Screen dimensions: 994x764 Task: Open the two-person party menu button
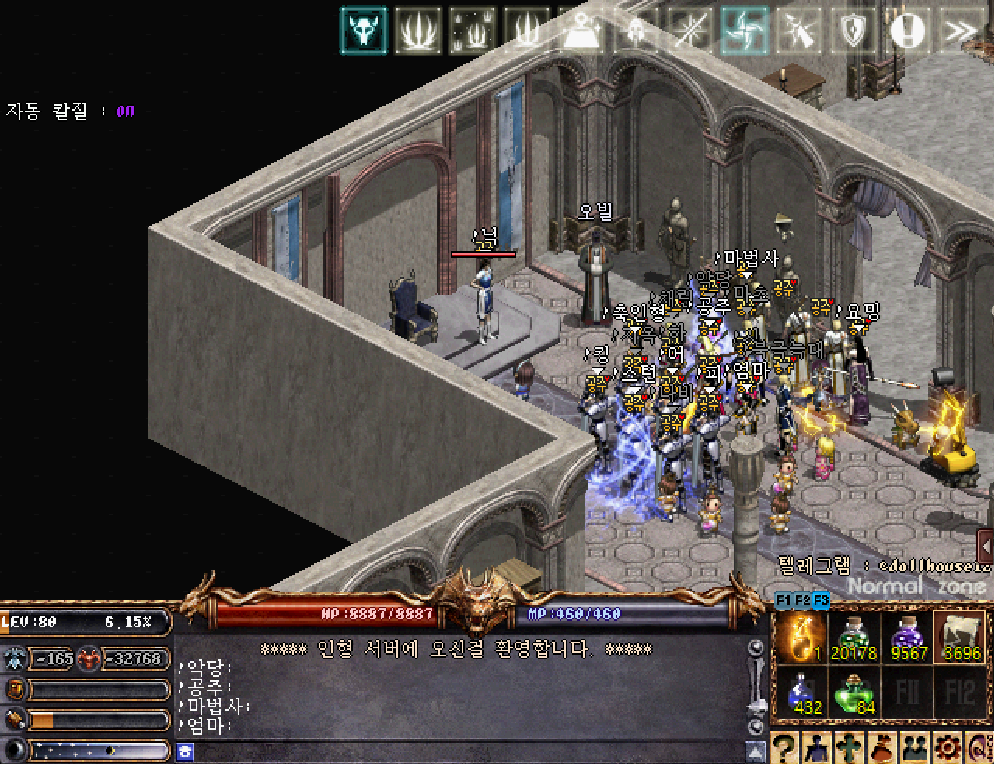[915, 748]
